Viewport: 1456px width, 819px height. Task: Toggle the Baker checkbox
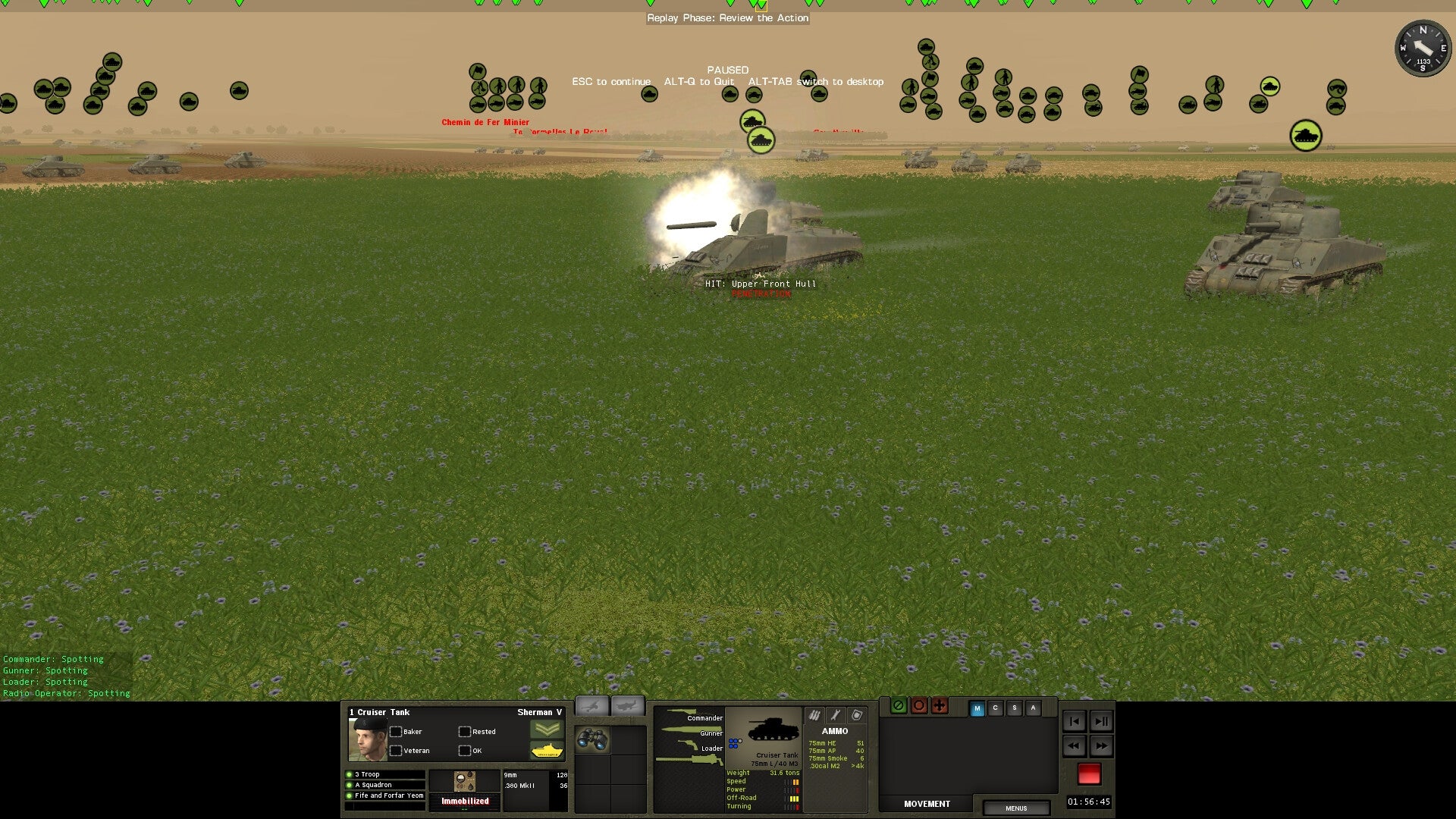[x=397, y=731]
